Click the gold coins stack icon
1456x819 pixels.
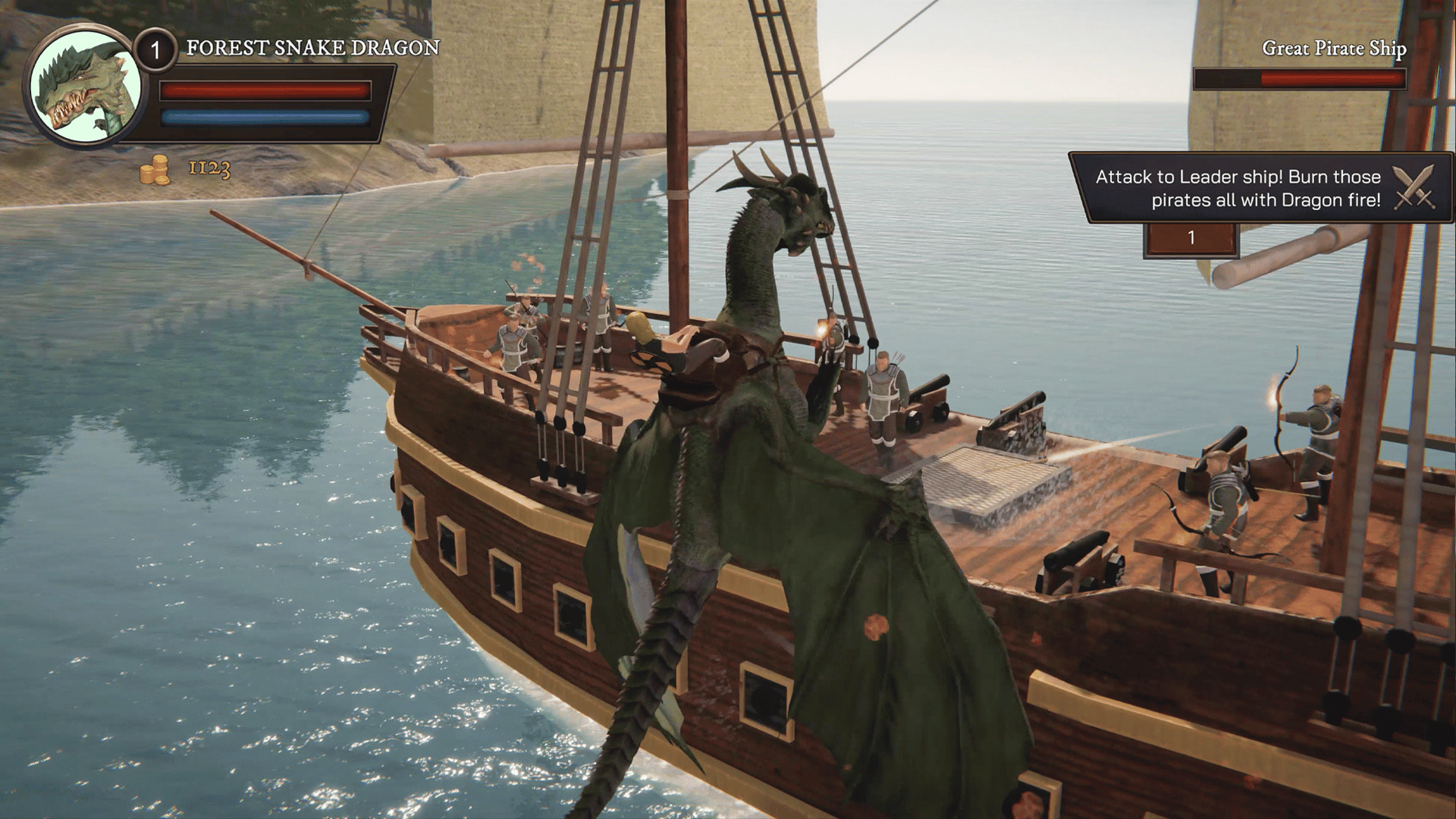tap(155, 169)
